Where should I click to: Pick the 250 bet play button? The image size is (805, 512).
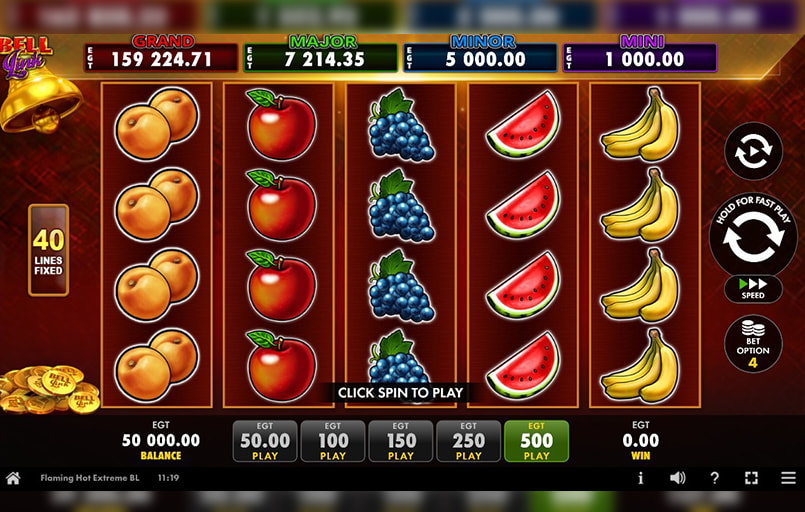469,441
